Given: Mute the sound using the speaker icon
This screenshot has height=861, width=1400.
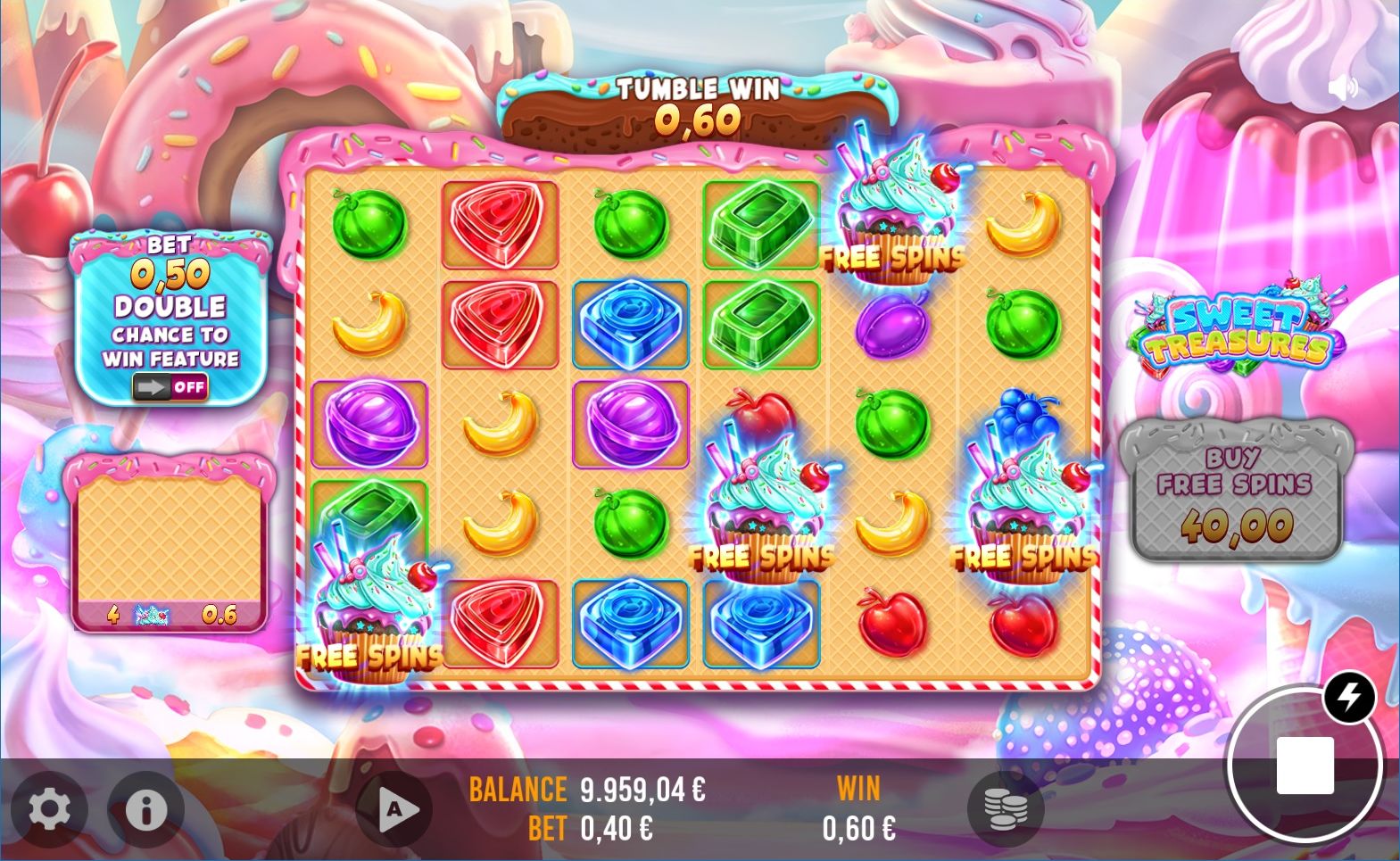Looking at the screenshot, I should [x=1342, y=87].
